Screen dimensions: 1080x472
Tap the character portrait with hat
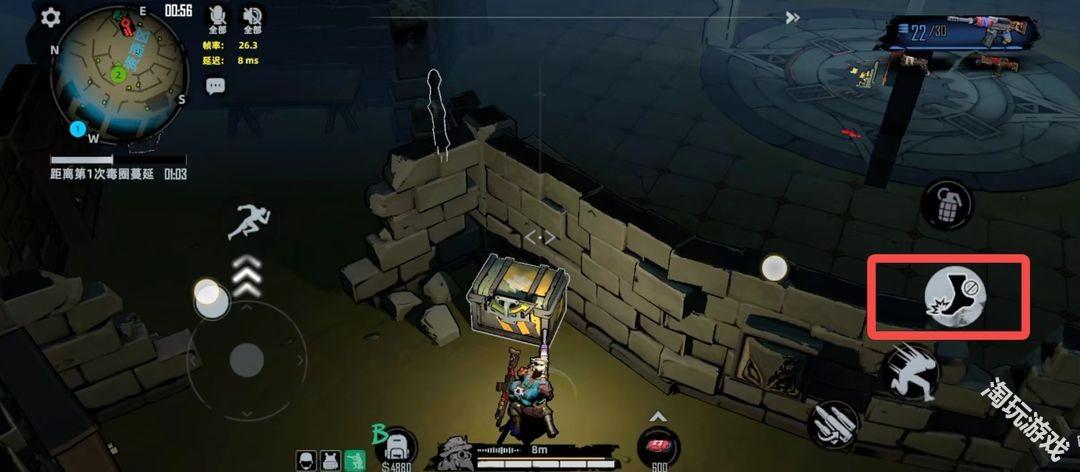pos(455,454)
